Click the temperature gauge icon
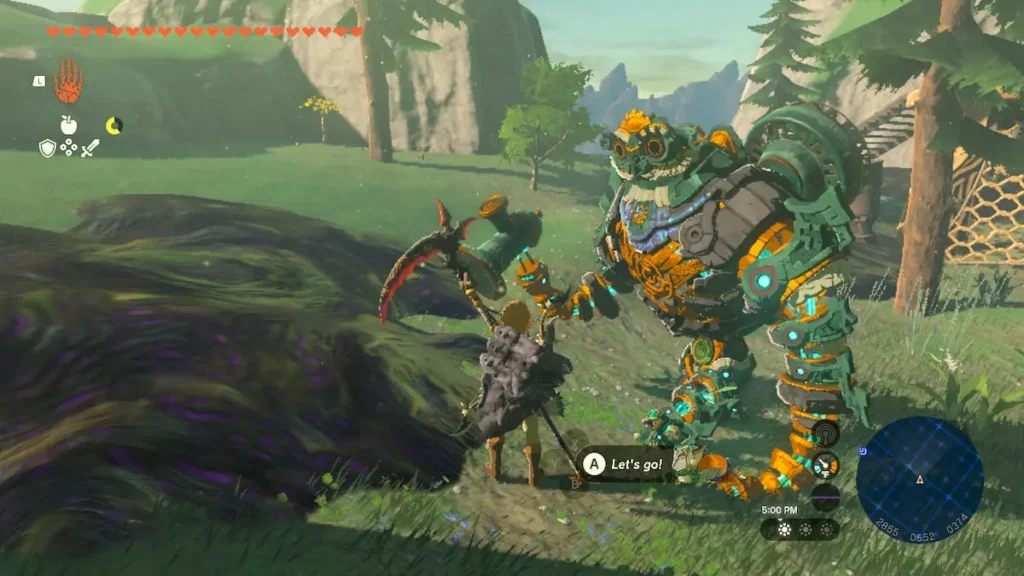The image size is (1024, 576). click(x=825, y=464)
